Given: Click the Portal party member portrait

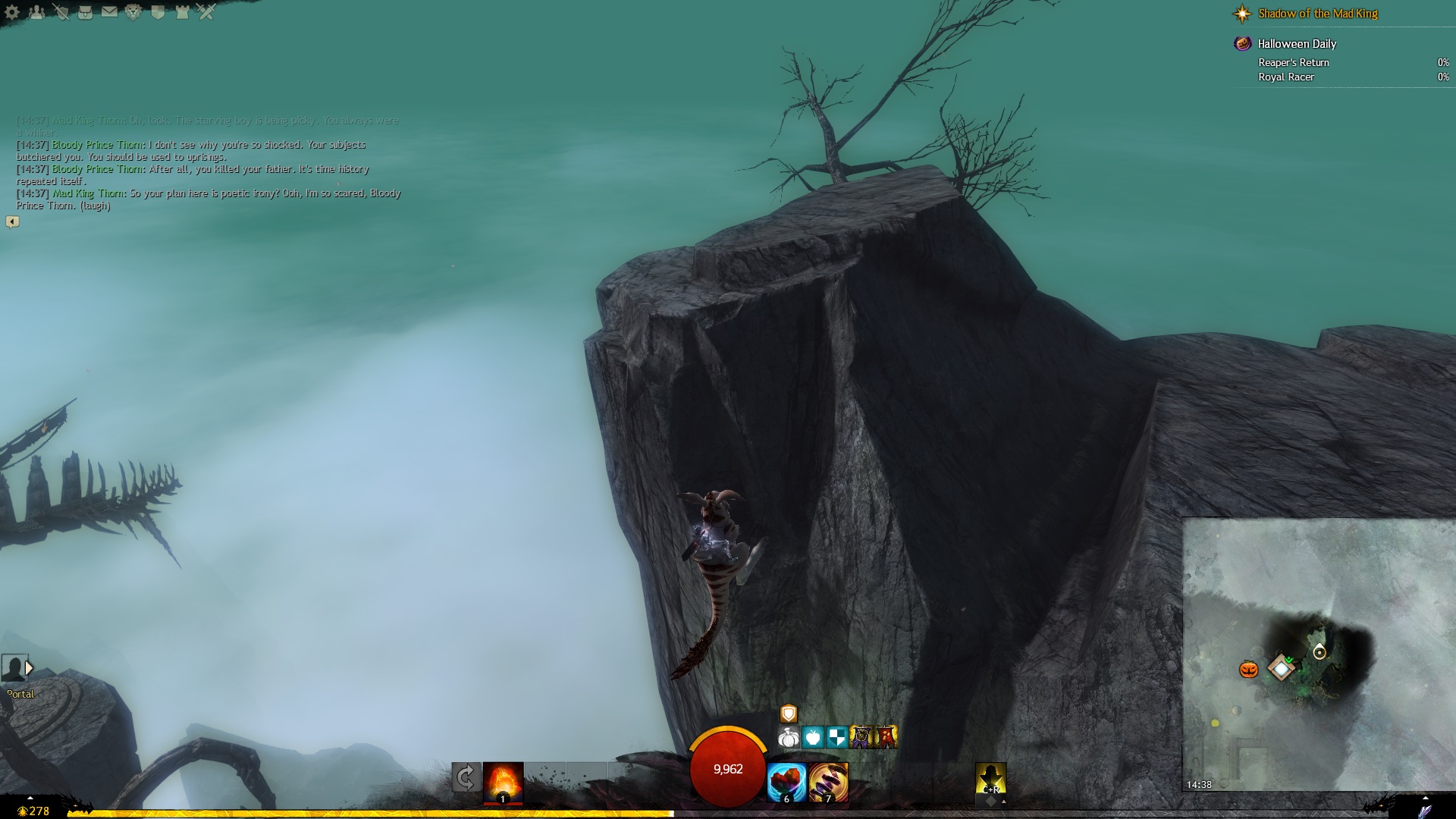Looking at the screenshot, I should coord(14,669).
